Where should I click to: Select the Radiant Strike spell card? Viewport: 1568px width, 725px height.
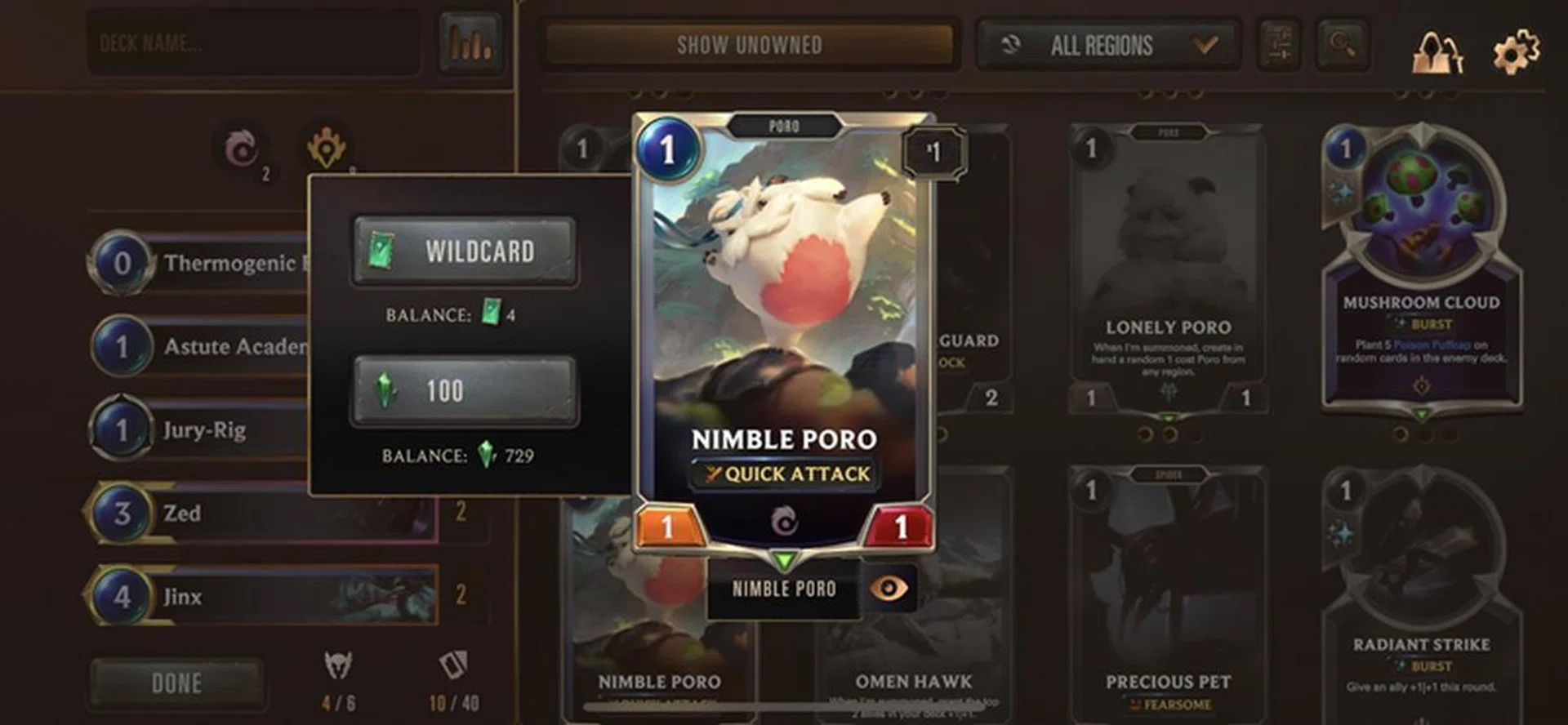[1421, 596]
